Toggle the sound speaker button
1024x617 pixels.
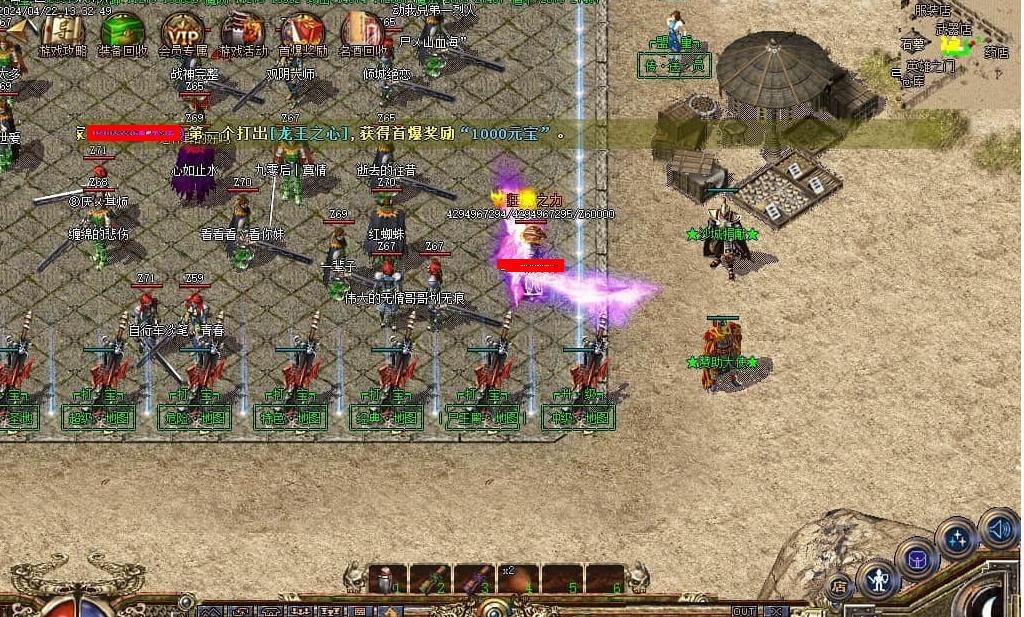[x=997, y=528]
